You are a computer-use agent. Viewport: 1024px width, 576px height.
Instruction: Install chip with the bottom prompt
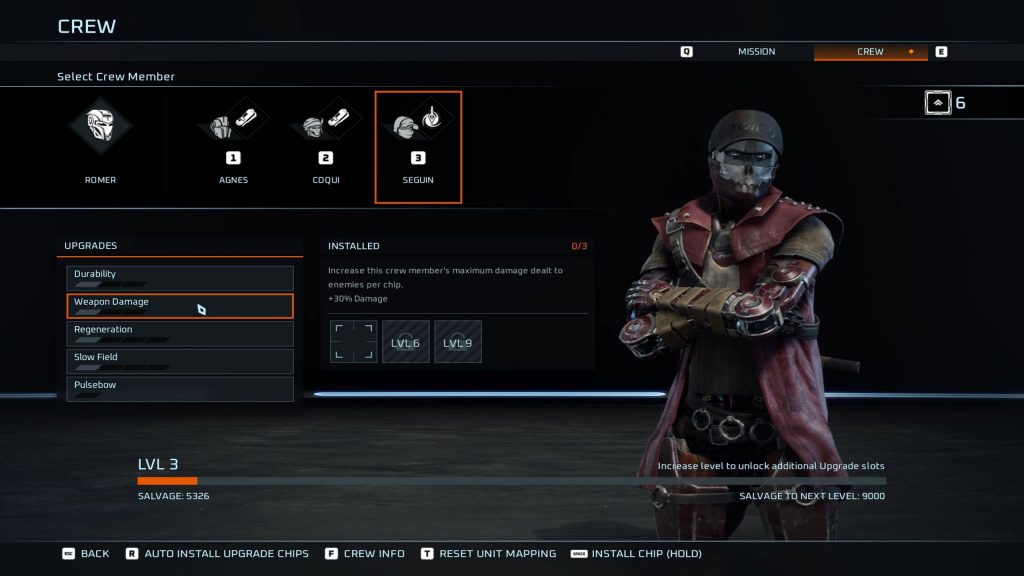[x=636, y=554]
